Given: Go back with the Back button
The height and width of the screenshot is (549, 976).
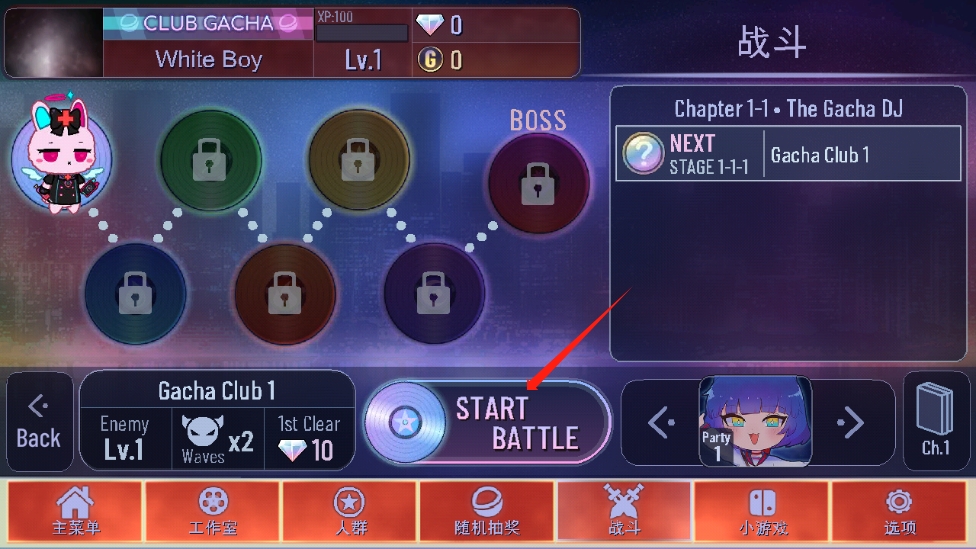Looking at the screenshot, I should point(39,422).
